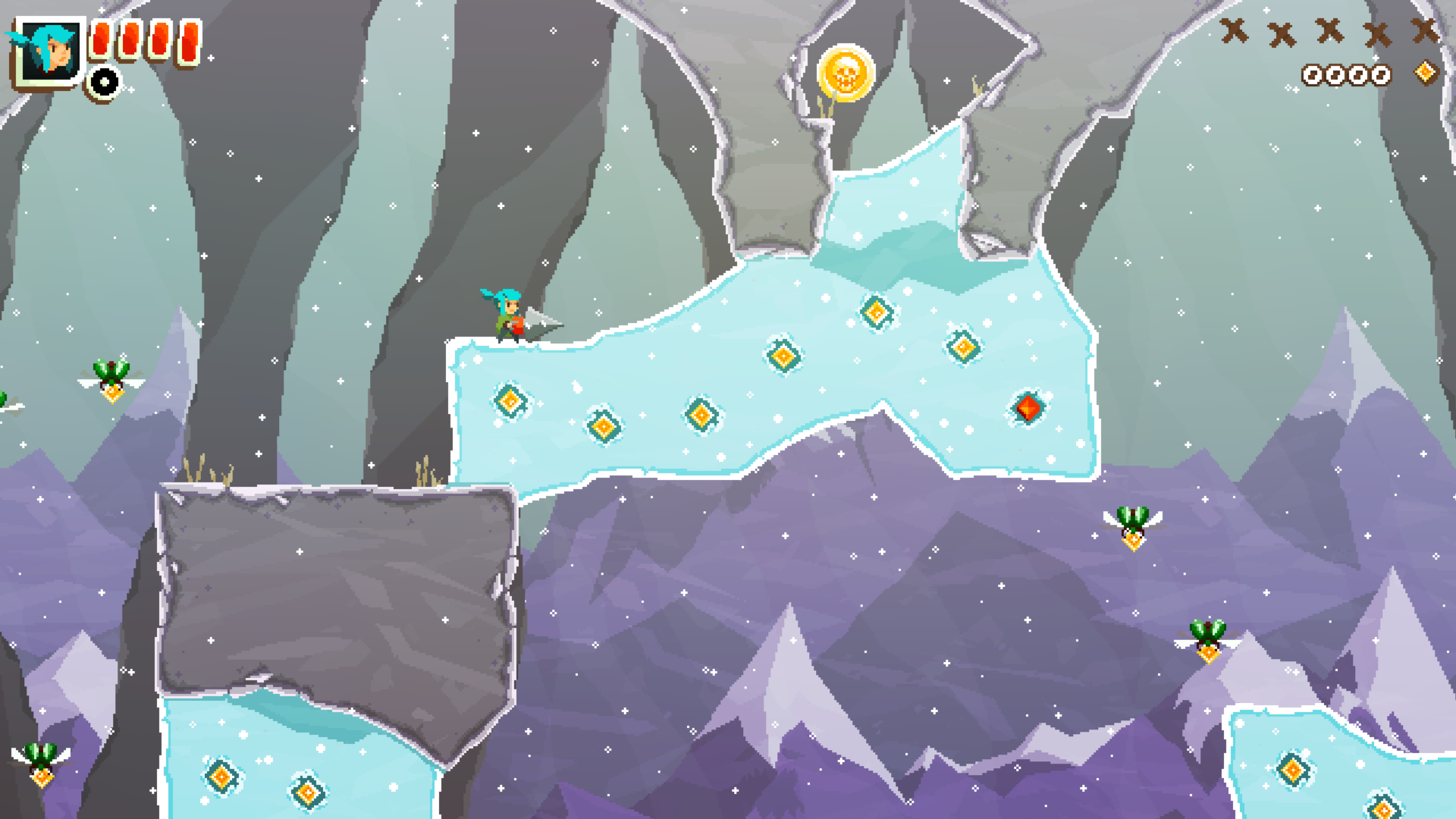Select the black disc icon below the health pips
This screenshot has width=1456, height=819.
pos(104,83)
